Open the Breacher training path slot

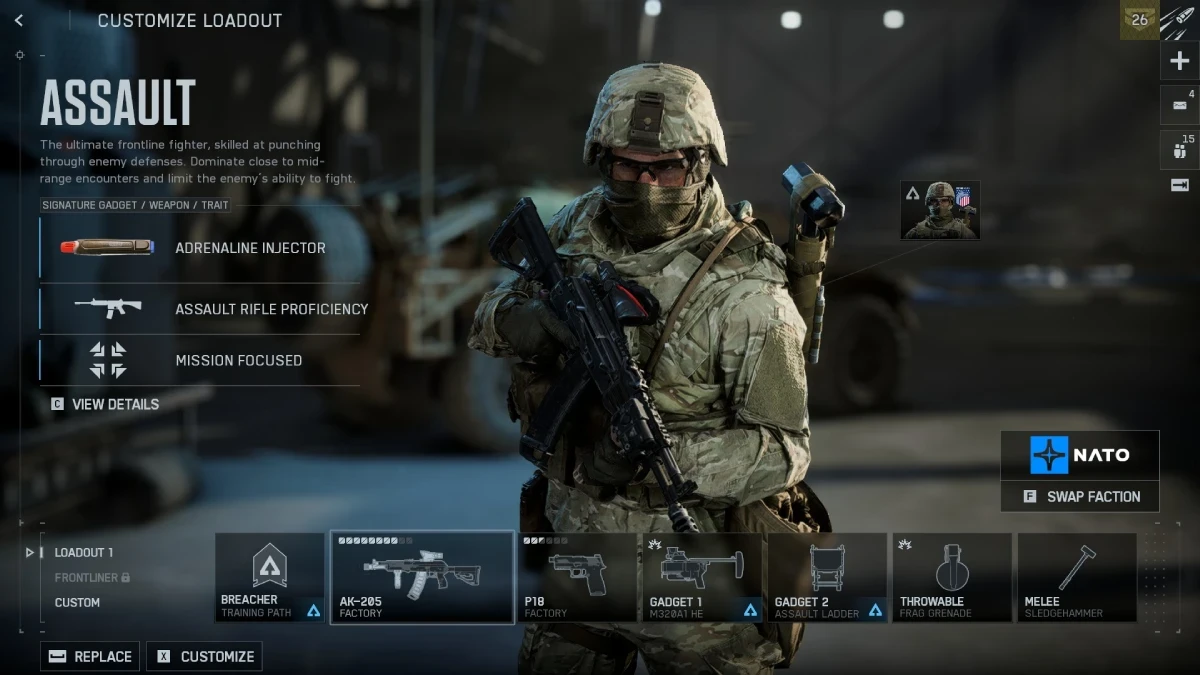coord(269,578)
